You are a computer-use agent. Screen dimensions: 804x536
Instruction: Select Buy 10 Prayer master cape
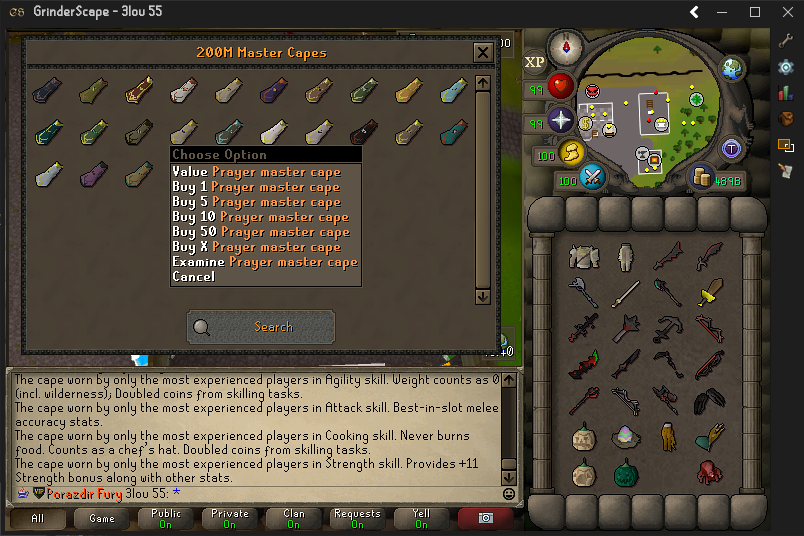pos(260,217)
